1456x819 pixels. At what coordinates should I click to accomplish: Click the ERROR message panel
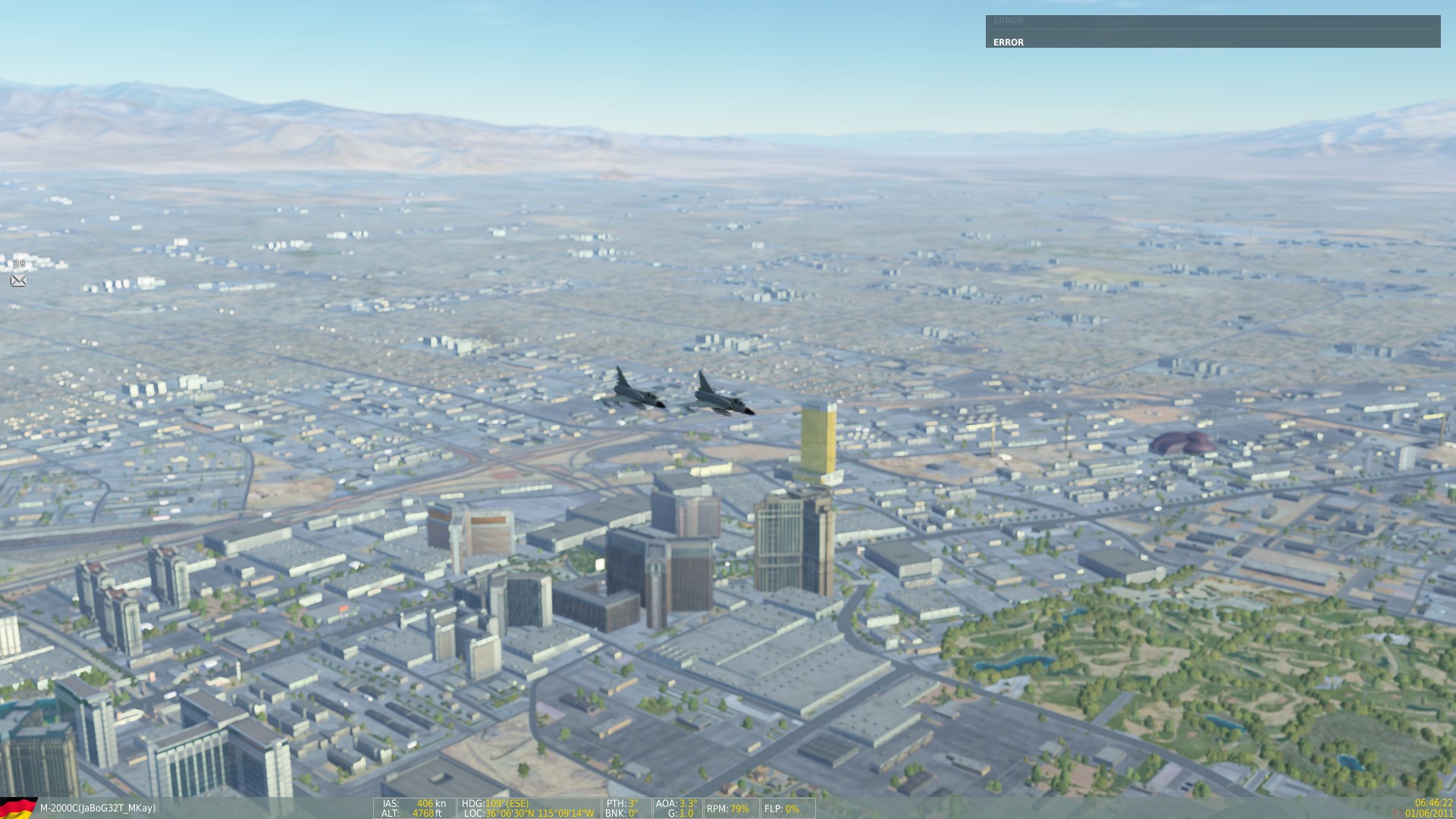pos(1212,32)
